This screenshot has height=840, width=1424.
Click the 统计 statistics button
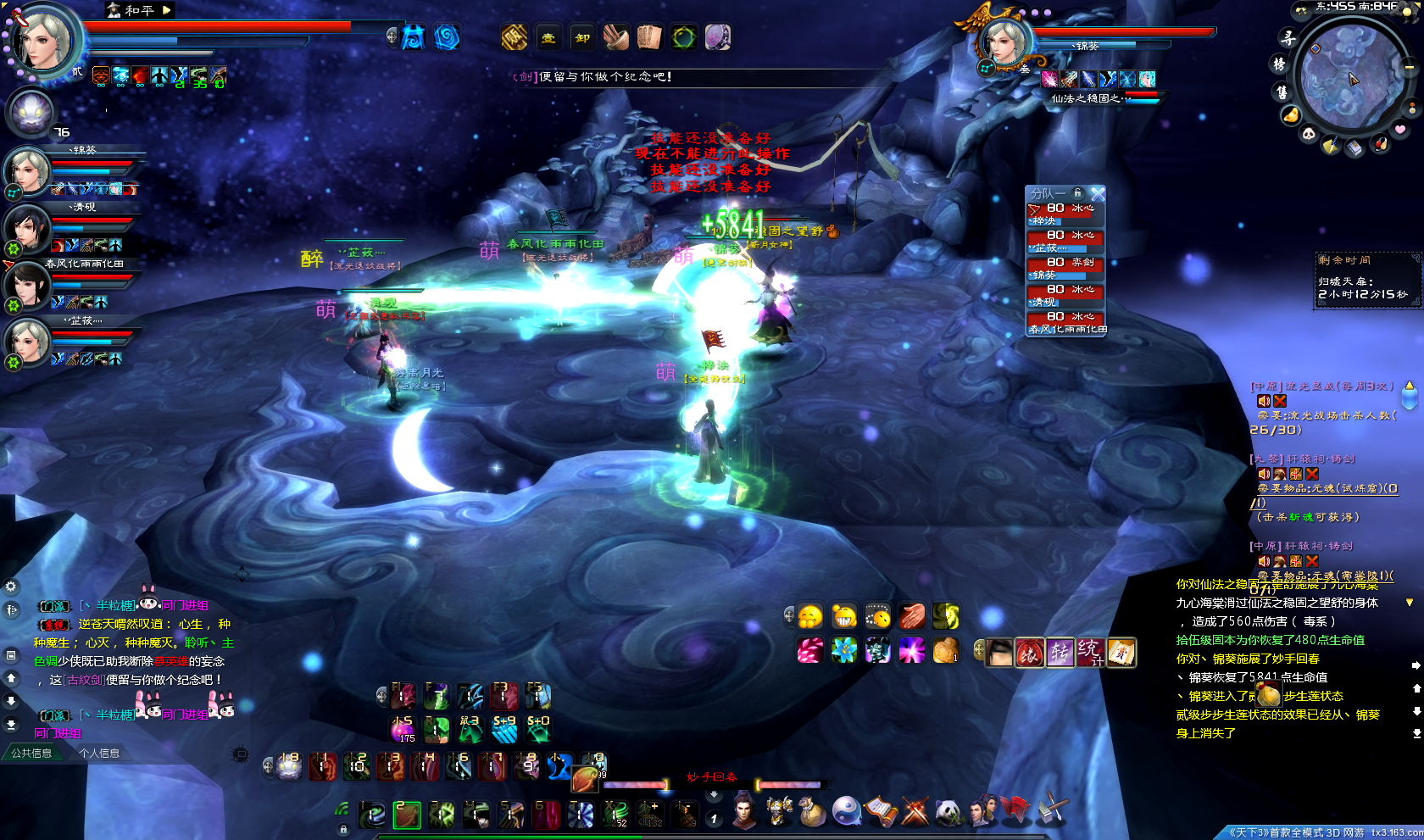click(1090, 652)
